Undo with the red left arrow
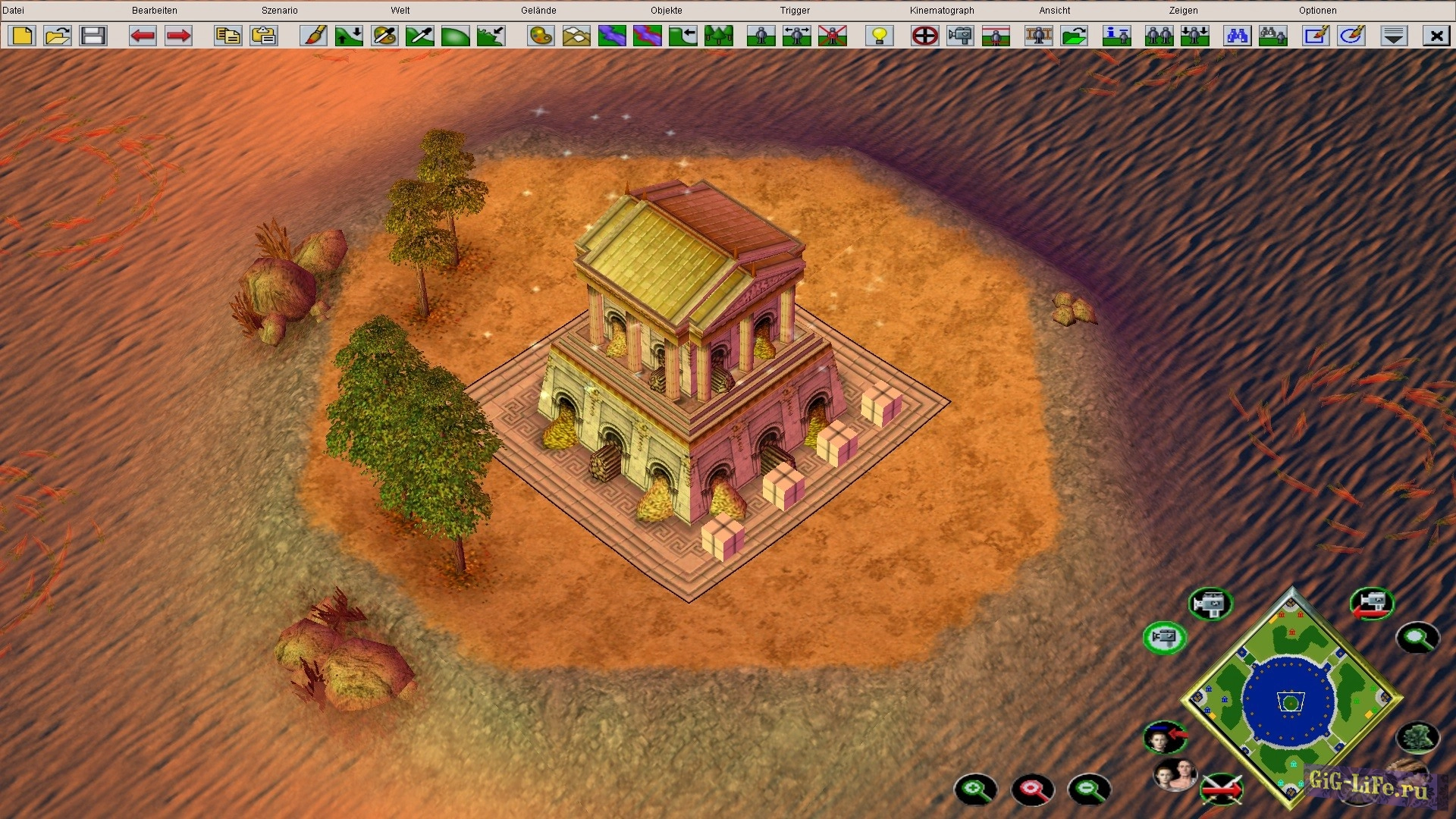The image size is (1456, 819). [x=143, y=36]
